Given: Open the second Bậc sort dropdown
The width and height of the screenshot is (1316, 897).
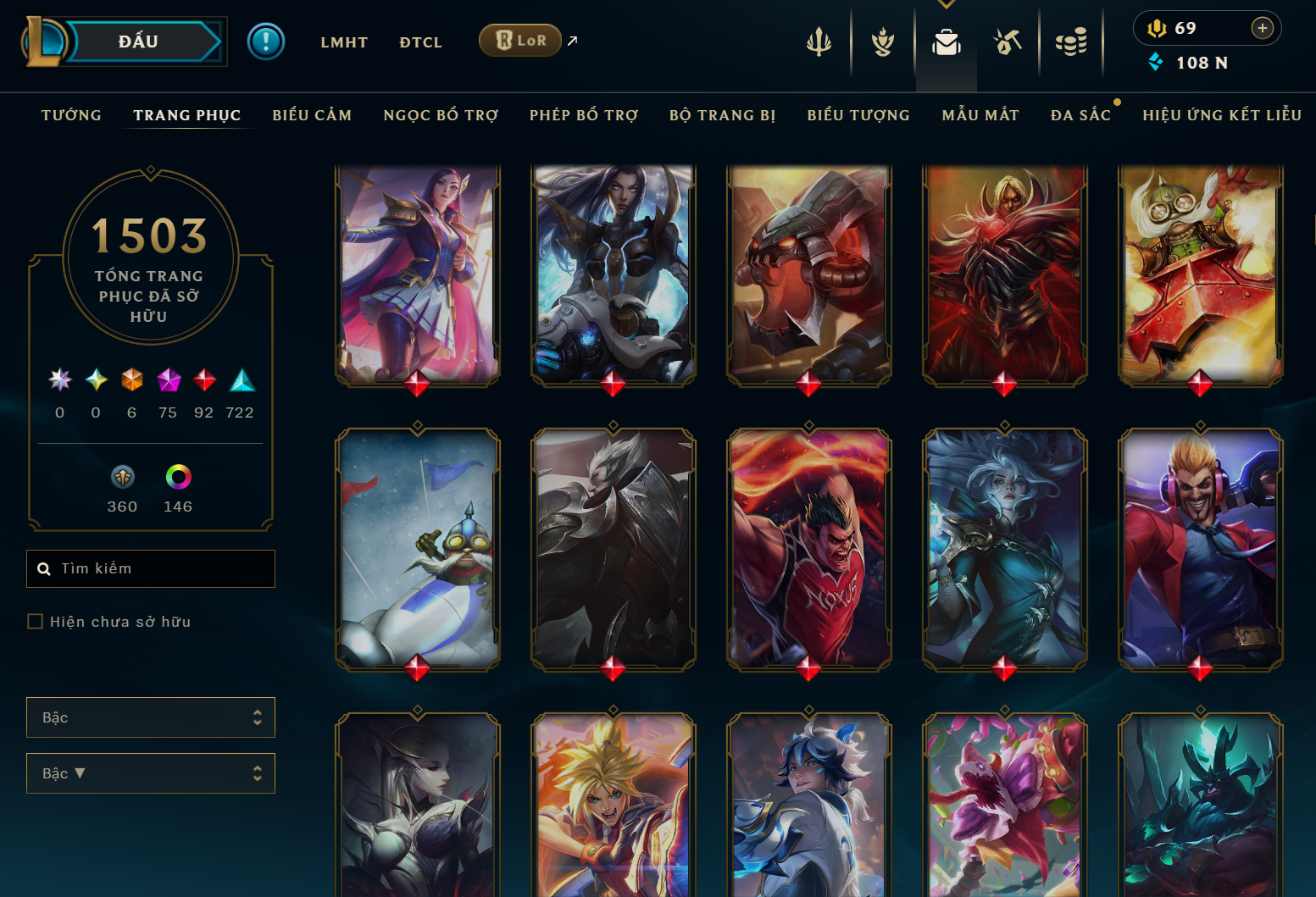Looking at the screenshot, I should (150, 772).
